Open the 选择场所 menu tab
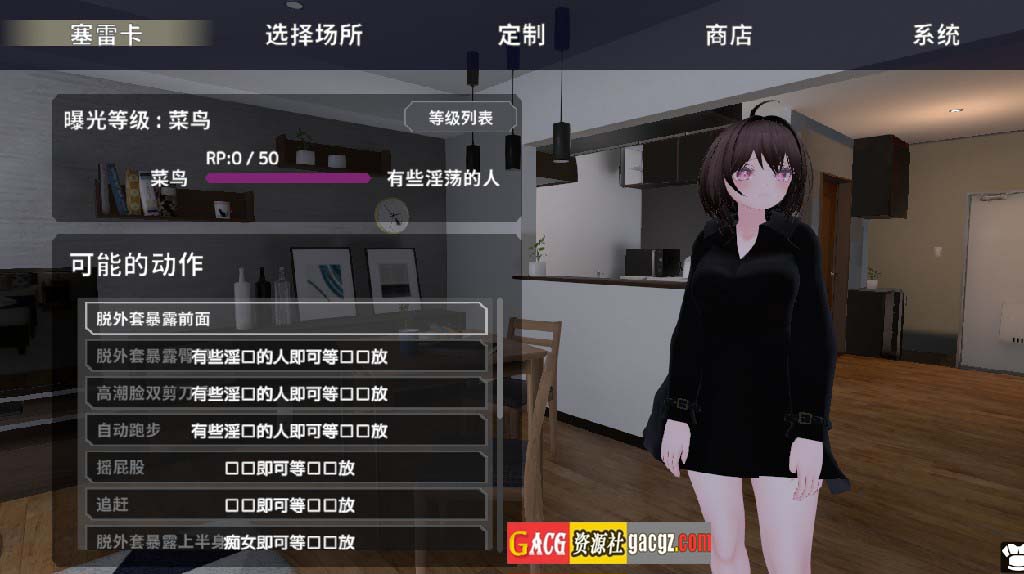This screenshot has height=574, width=1024. tap(313, 35)
